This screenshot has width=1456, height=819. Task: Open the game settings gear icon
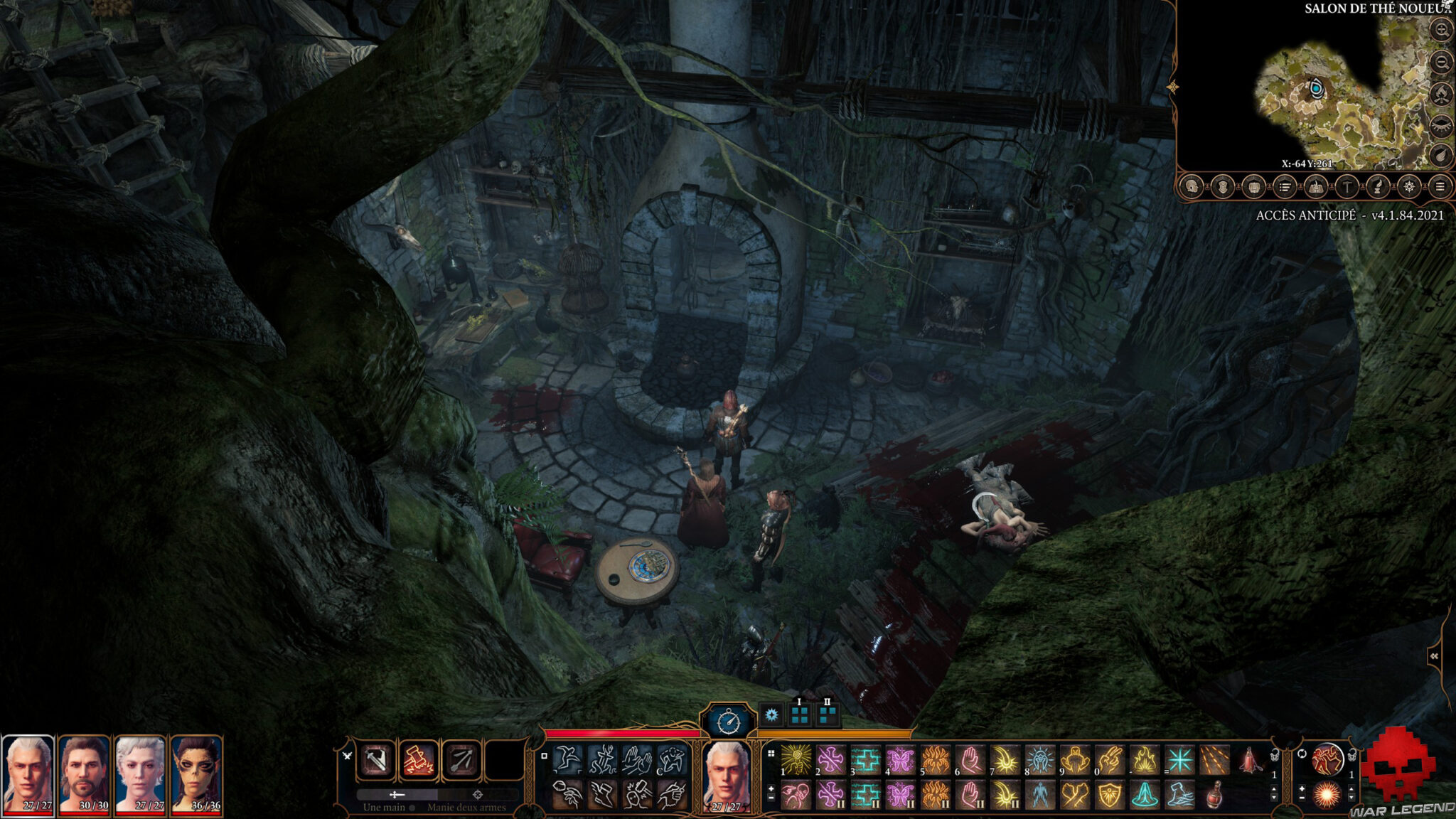coord(1410,188)
